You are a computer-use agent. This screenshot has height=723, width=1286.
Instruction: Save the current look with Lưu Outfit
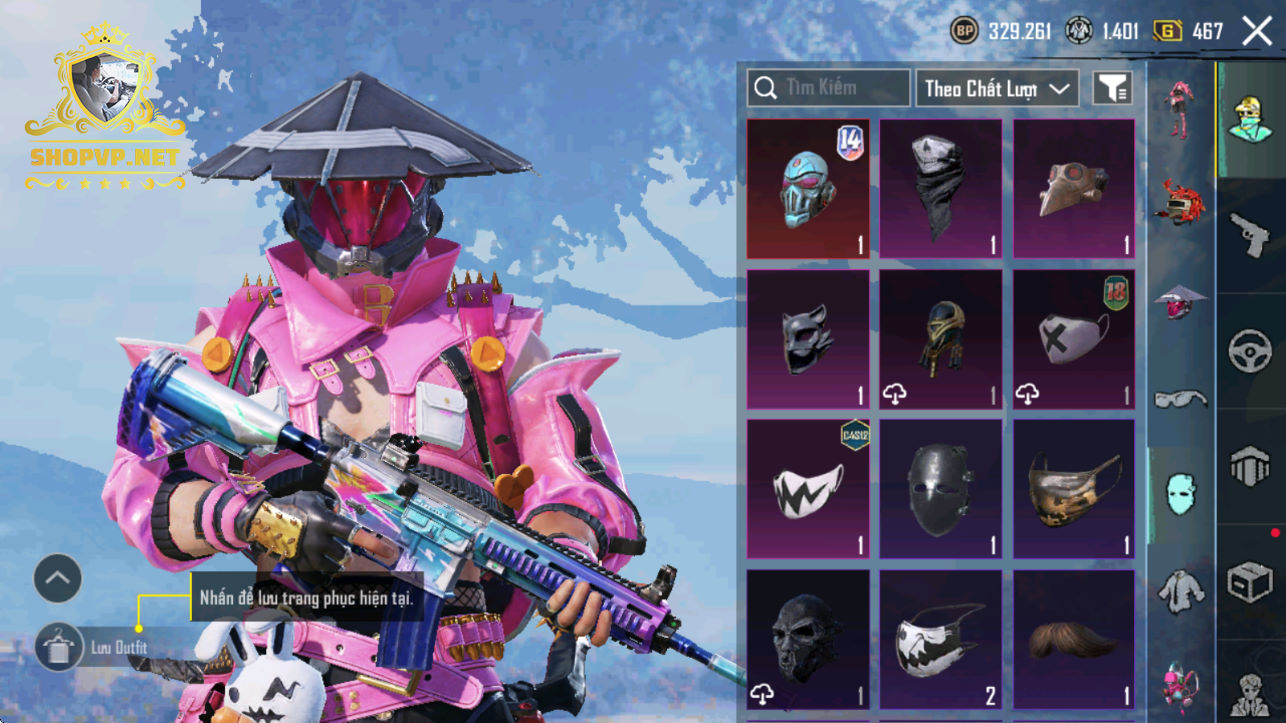tap(60, 647)
